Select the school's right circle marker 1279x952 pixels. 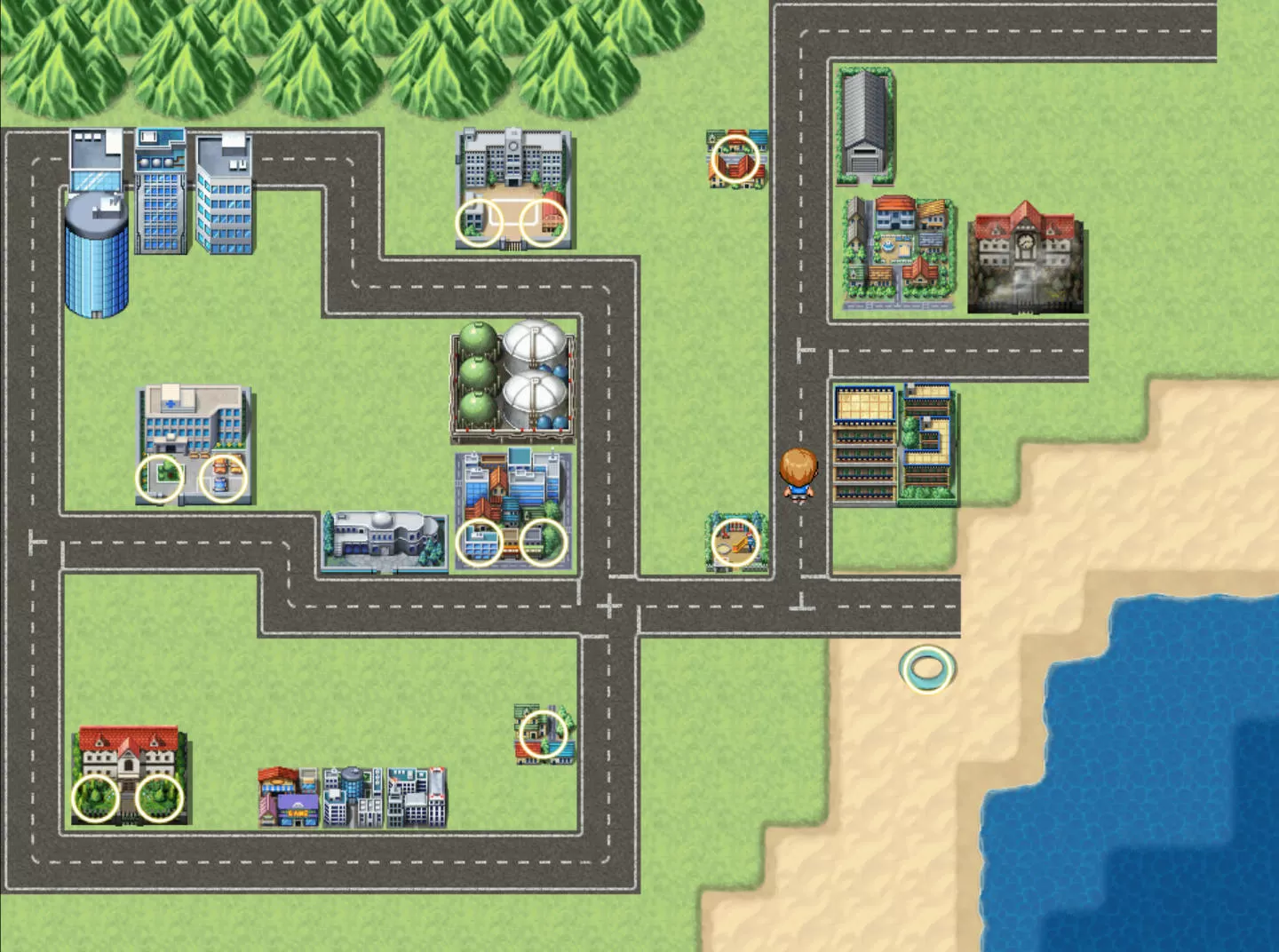(x=543, y=222)
